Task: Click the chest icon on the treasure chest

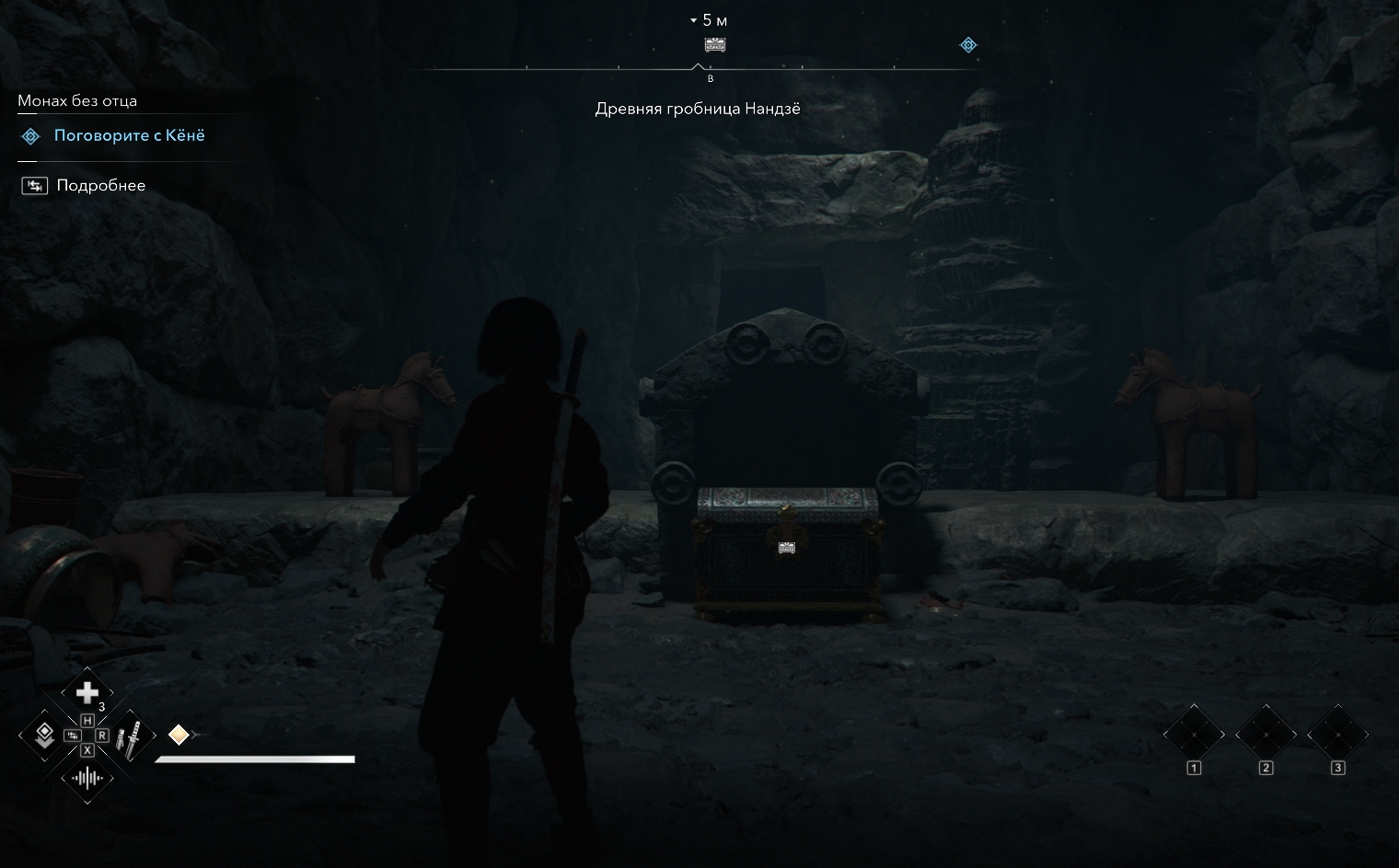Action: (787, 548)
